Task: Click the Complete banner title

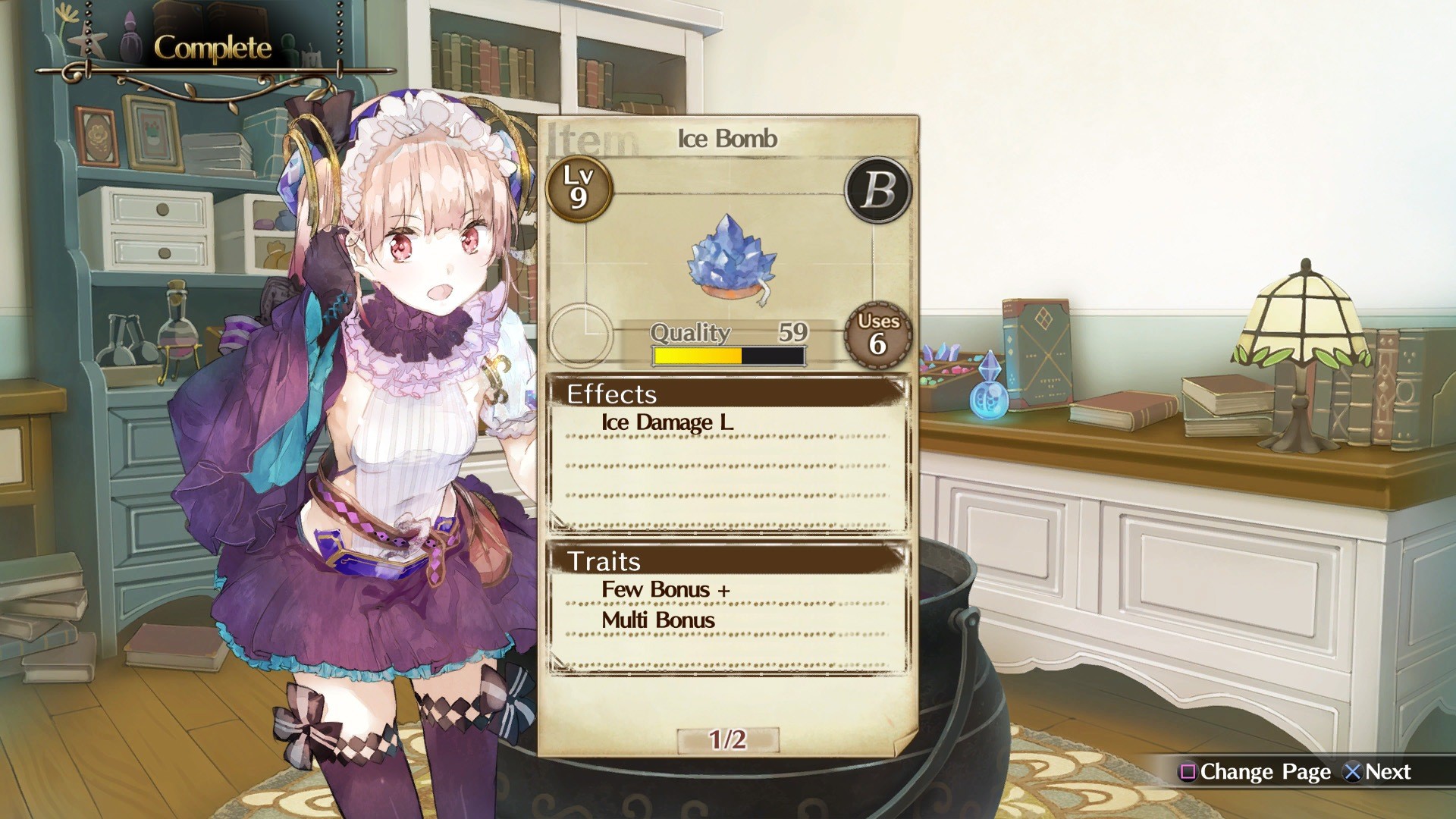Action: (212, 47)
